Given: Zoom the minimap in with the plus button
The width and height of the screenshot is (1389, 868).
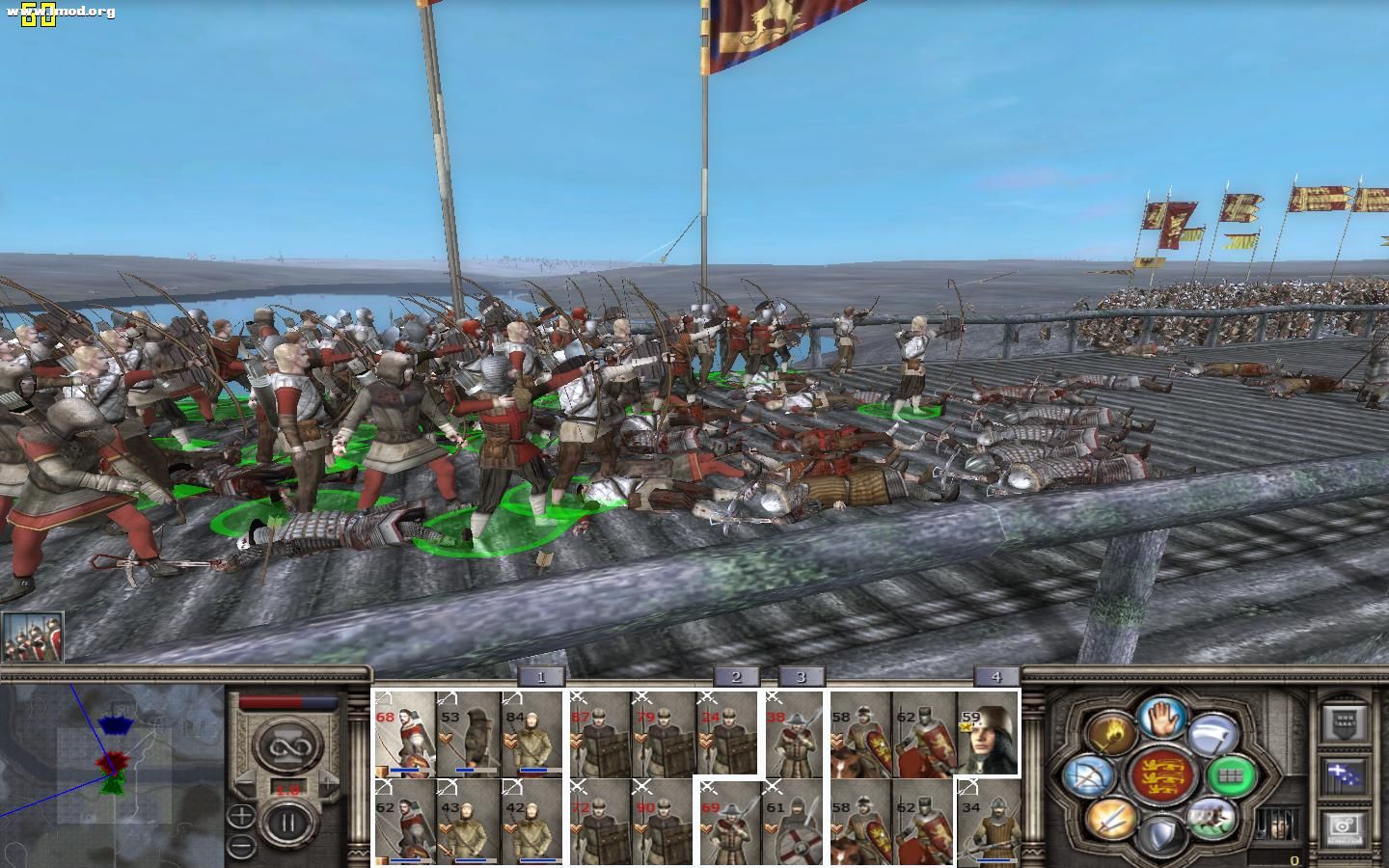Looking at the screenshot, I should (241, 817).
